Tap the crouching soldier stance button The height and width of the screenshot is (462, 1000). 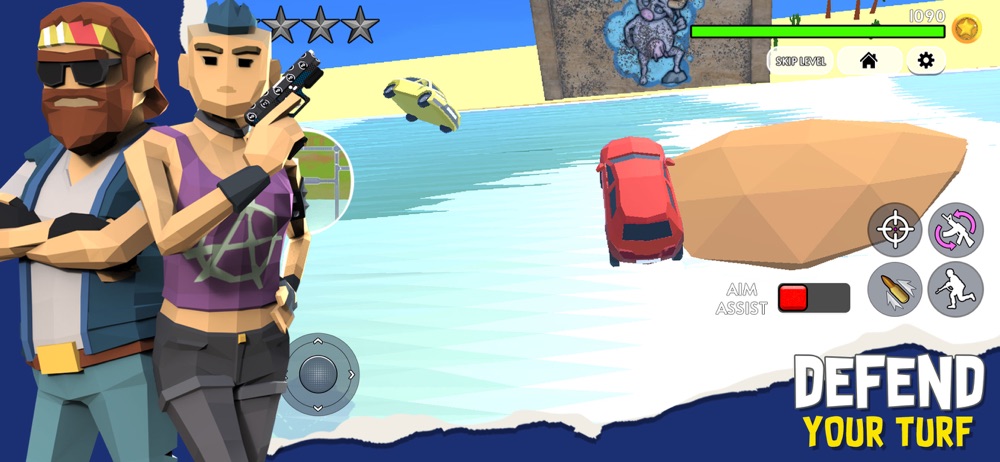click(x=955, y=290)
